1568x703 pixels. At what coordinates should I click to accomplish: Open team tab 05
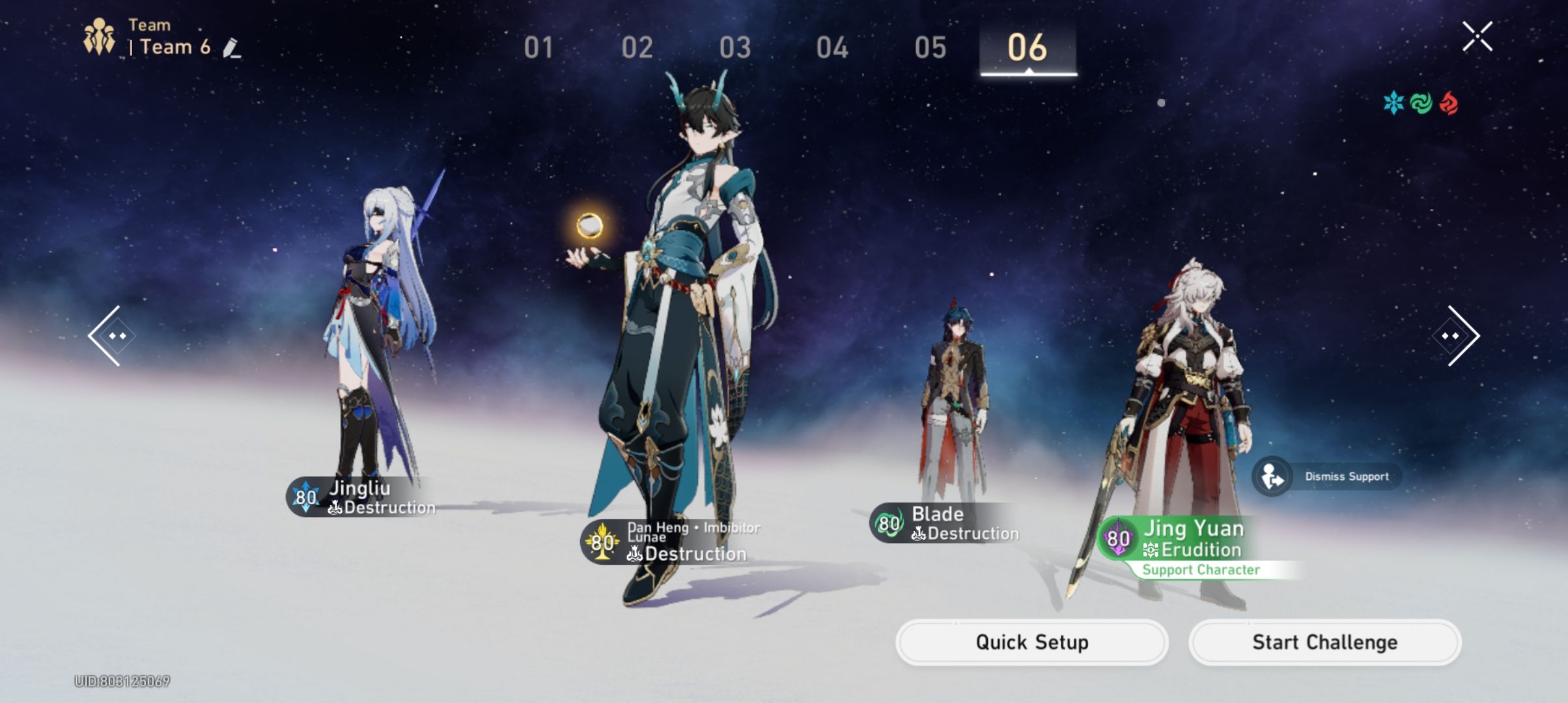pyautogui.click(x=929, y=46)
